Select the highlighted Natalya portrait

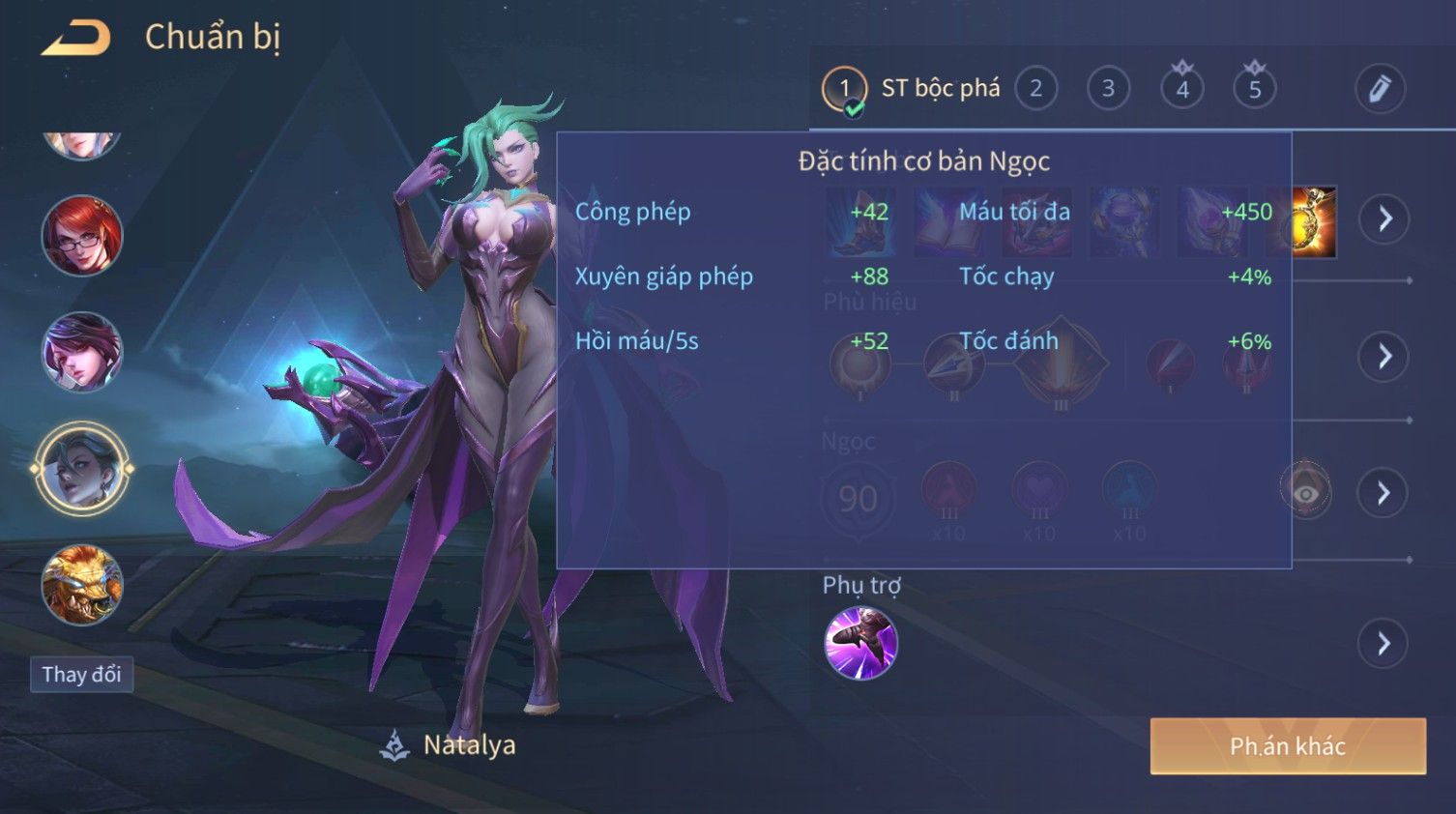(x=82, y=469)
